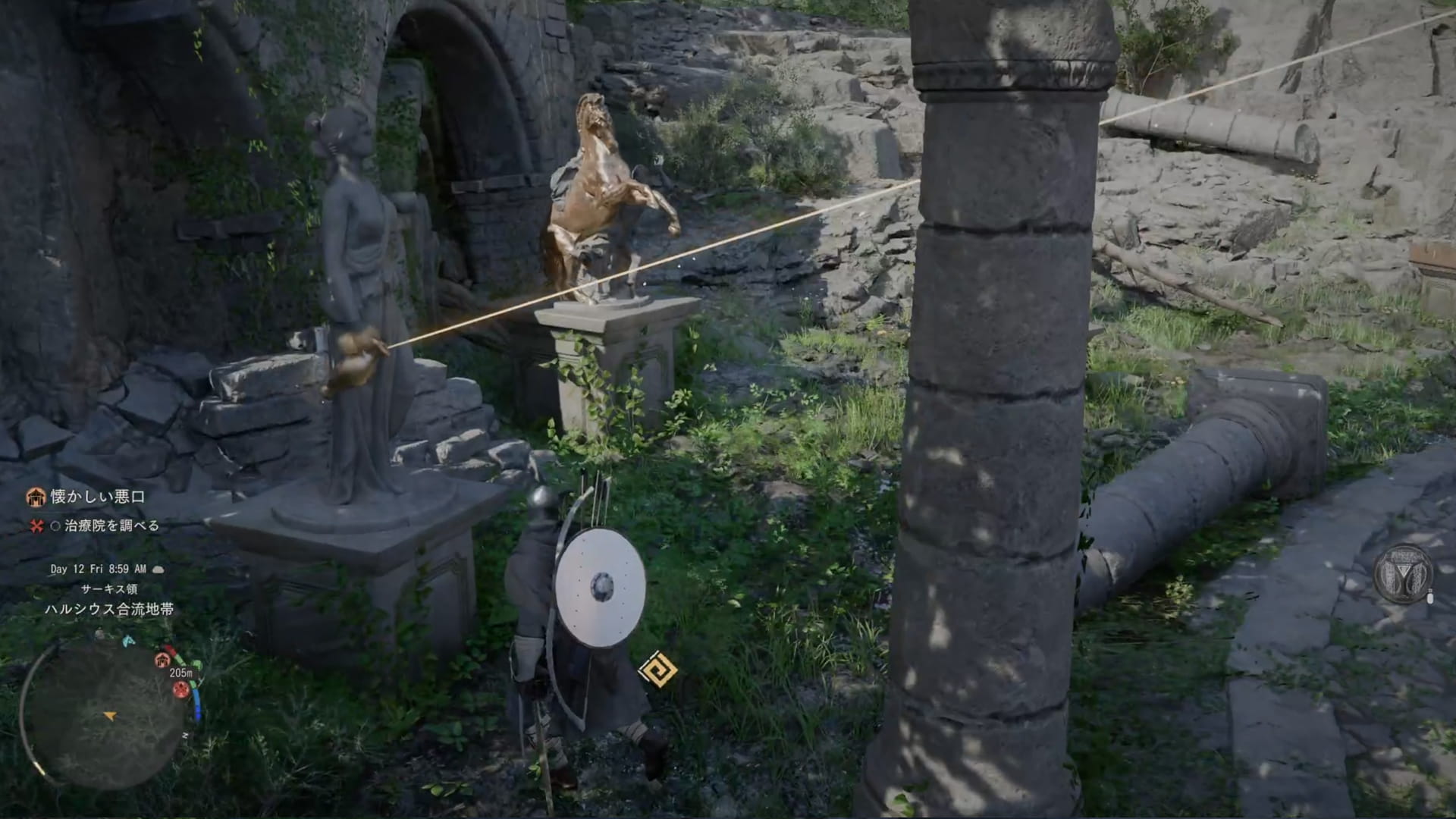Click the cloud weather icon
This screenshot has width=1456, height=819.
(158, 569)
